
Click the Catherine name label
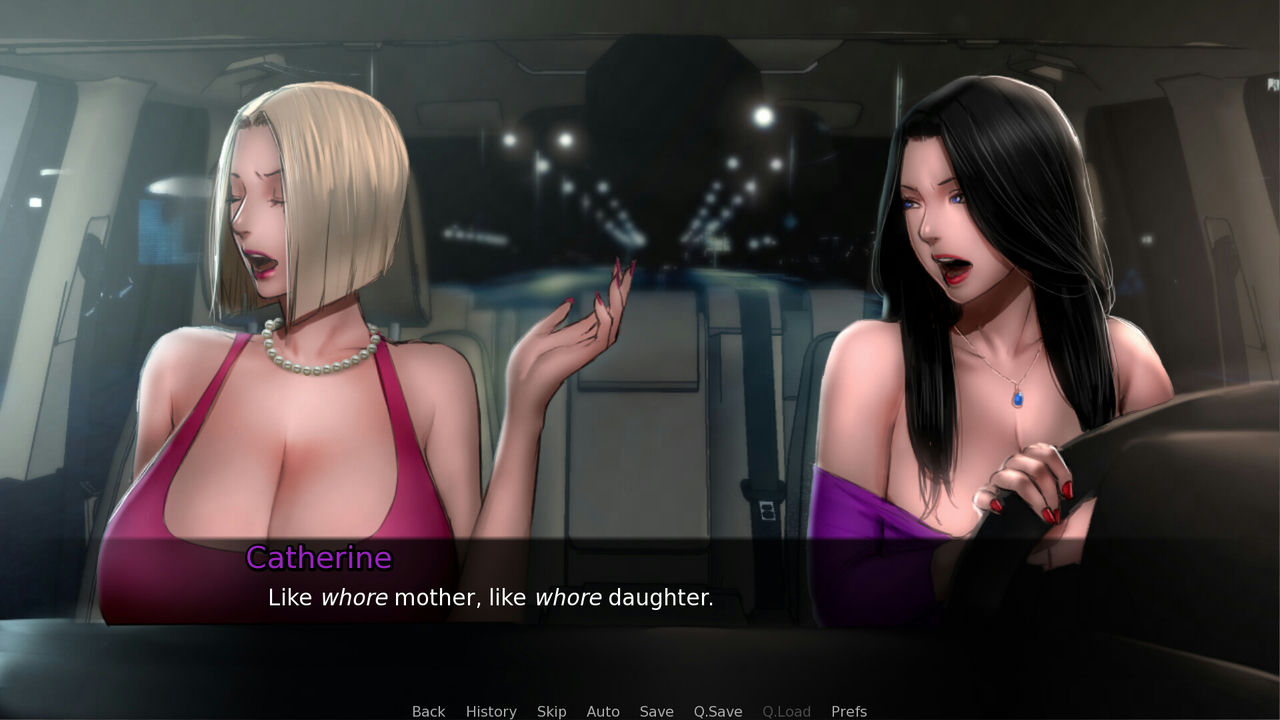pos(318,558)
